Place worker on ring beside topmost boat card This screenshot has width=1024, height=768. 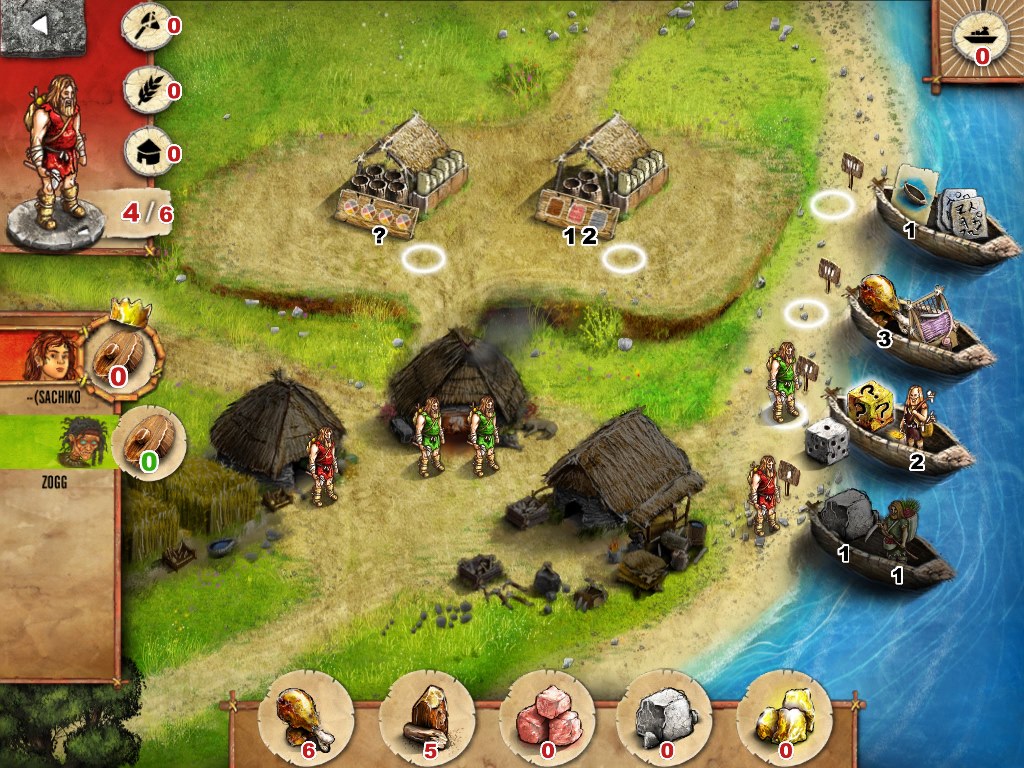point(831,206)
